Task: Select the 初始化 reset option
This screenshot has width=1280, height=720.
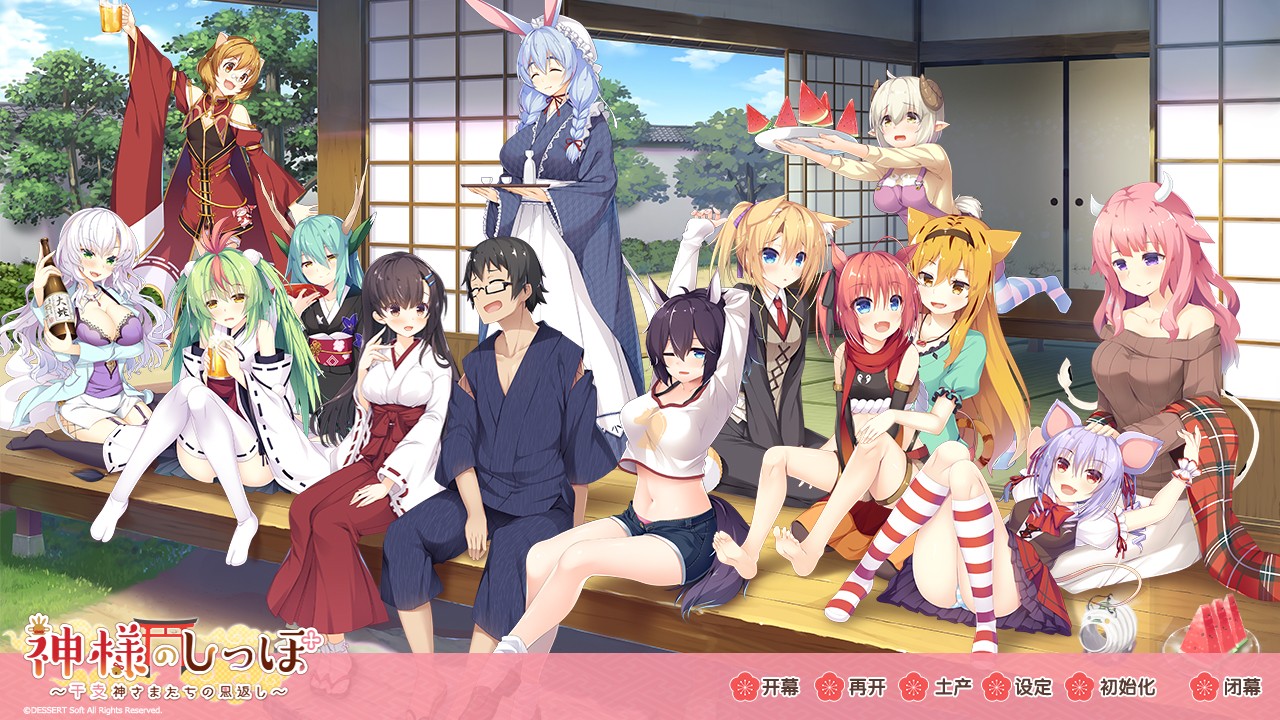Action: [x=1112, y=687]
